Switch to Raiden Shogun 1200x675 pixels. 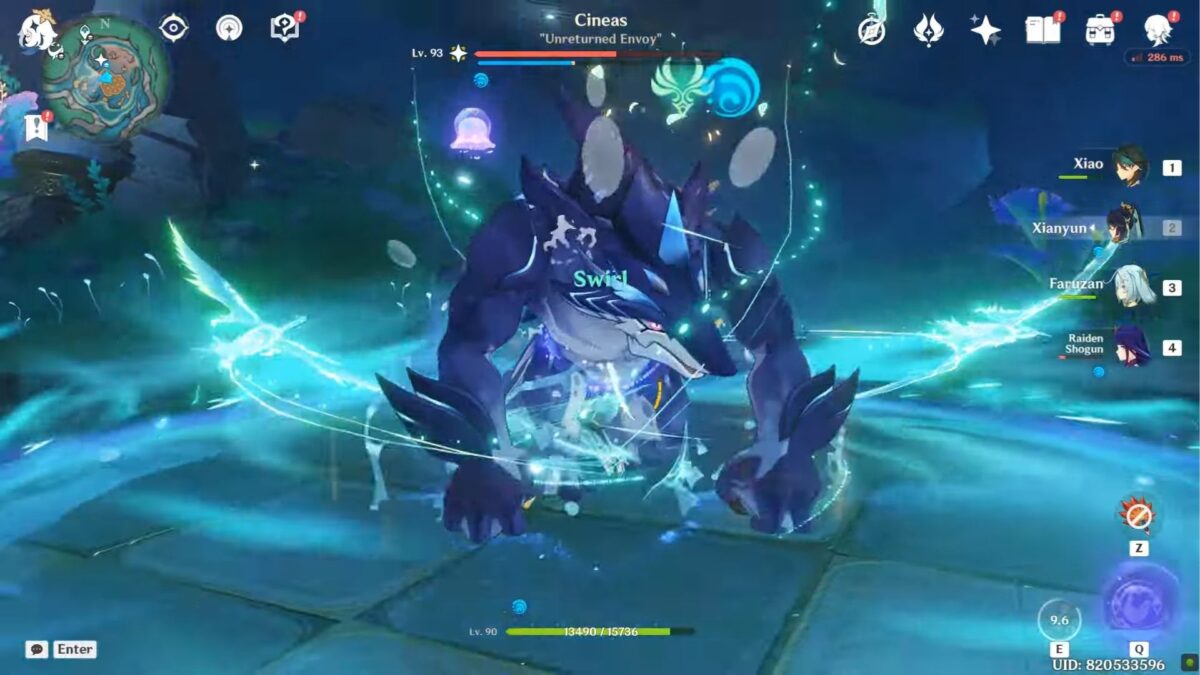[1131, 346]
